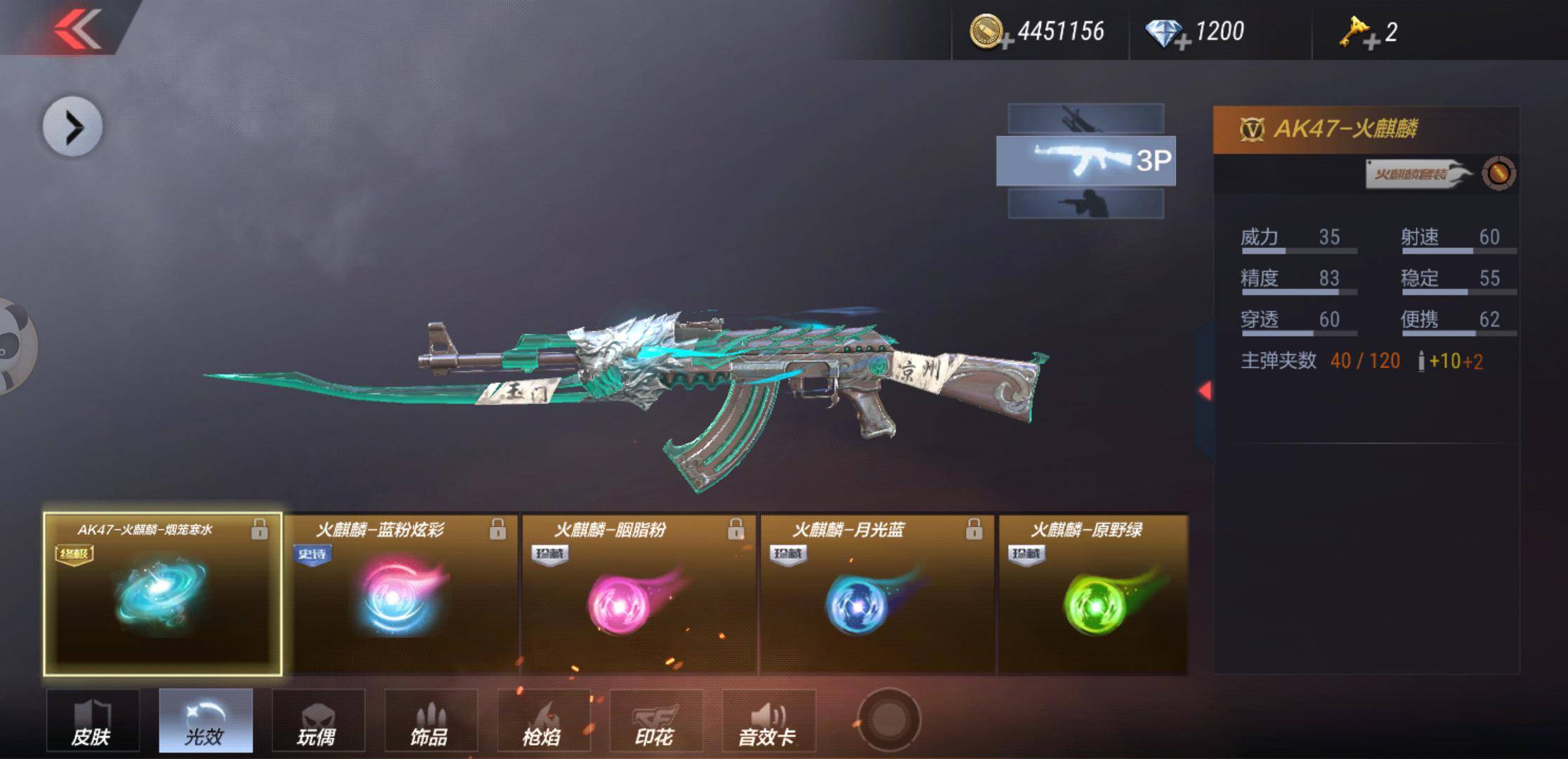This screenshot has height=759, width=1568.
Task: Pick the 火麒麟-月光蓝 blue effect card
Action: click(x=877, y=595)
